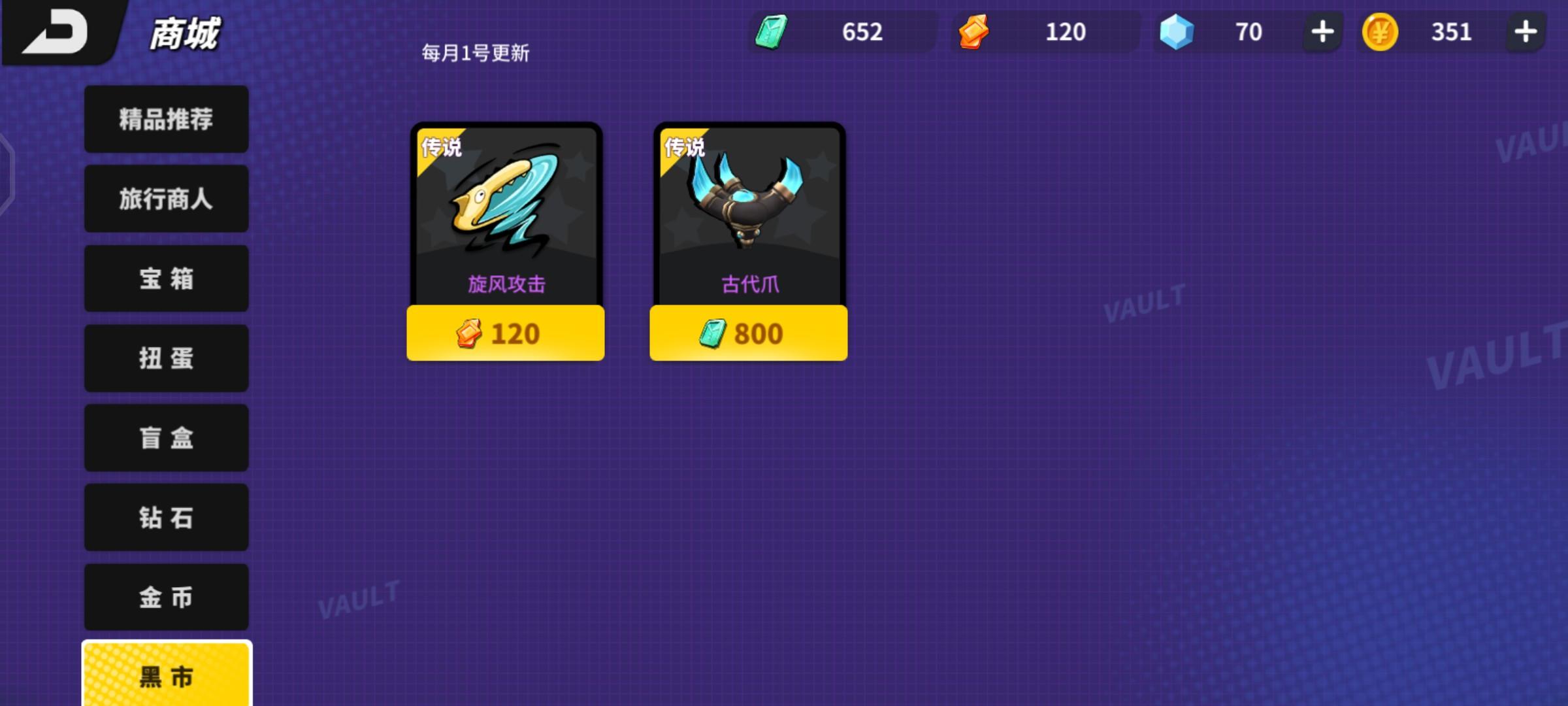Select the 盲盒 sidebar entry
Image resolution: width=1568 pixels, height=706 pixels.
pyautogui.click(x=165, y=439)
